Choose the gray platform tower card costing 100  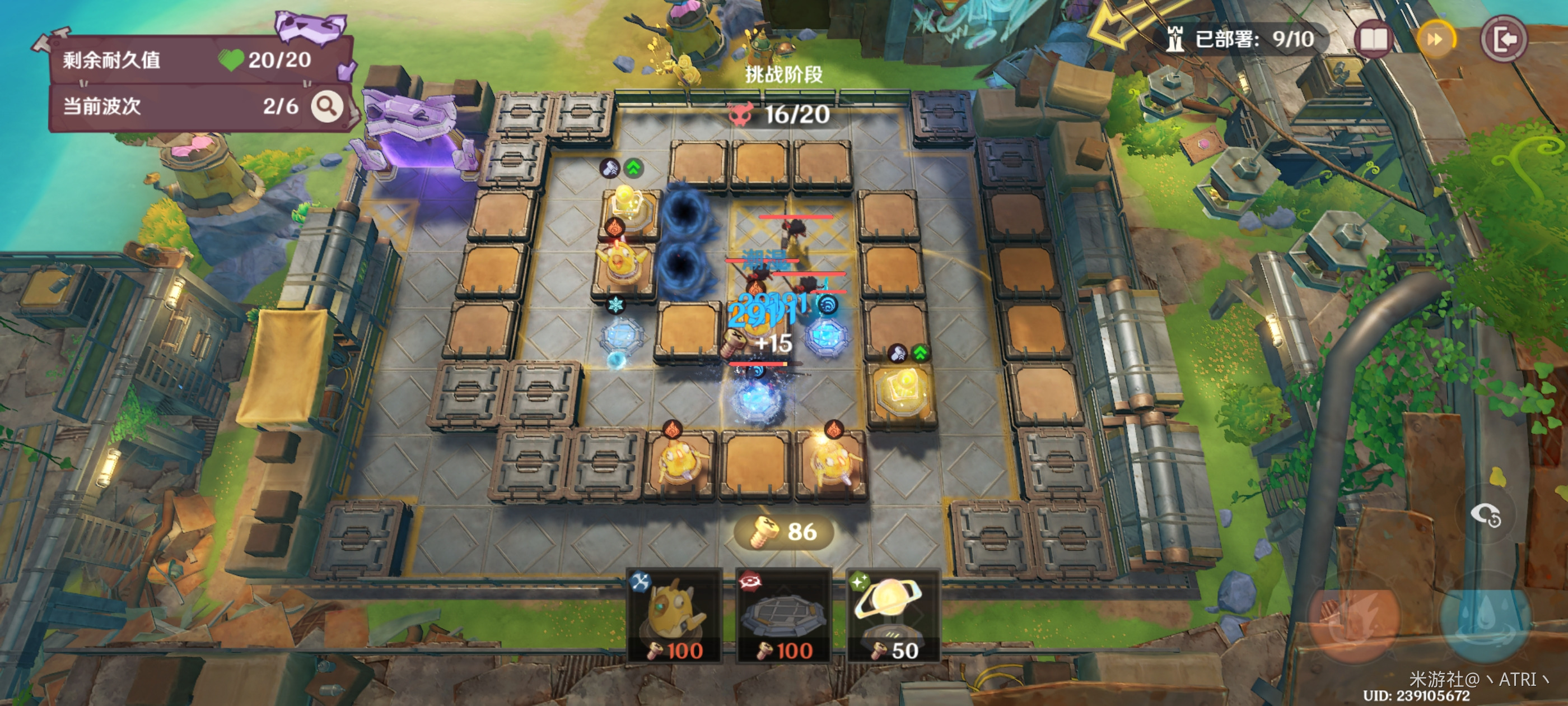pos(783,615)
